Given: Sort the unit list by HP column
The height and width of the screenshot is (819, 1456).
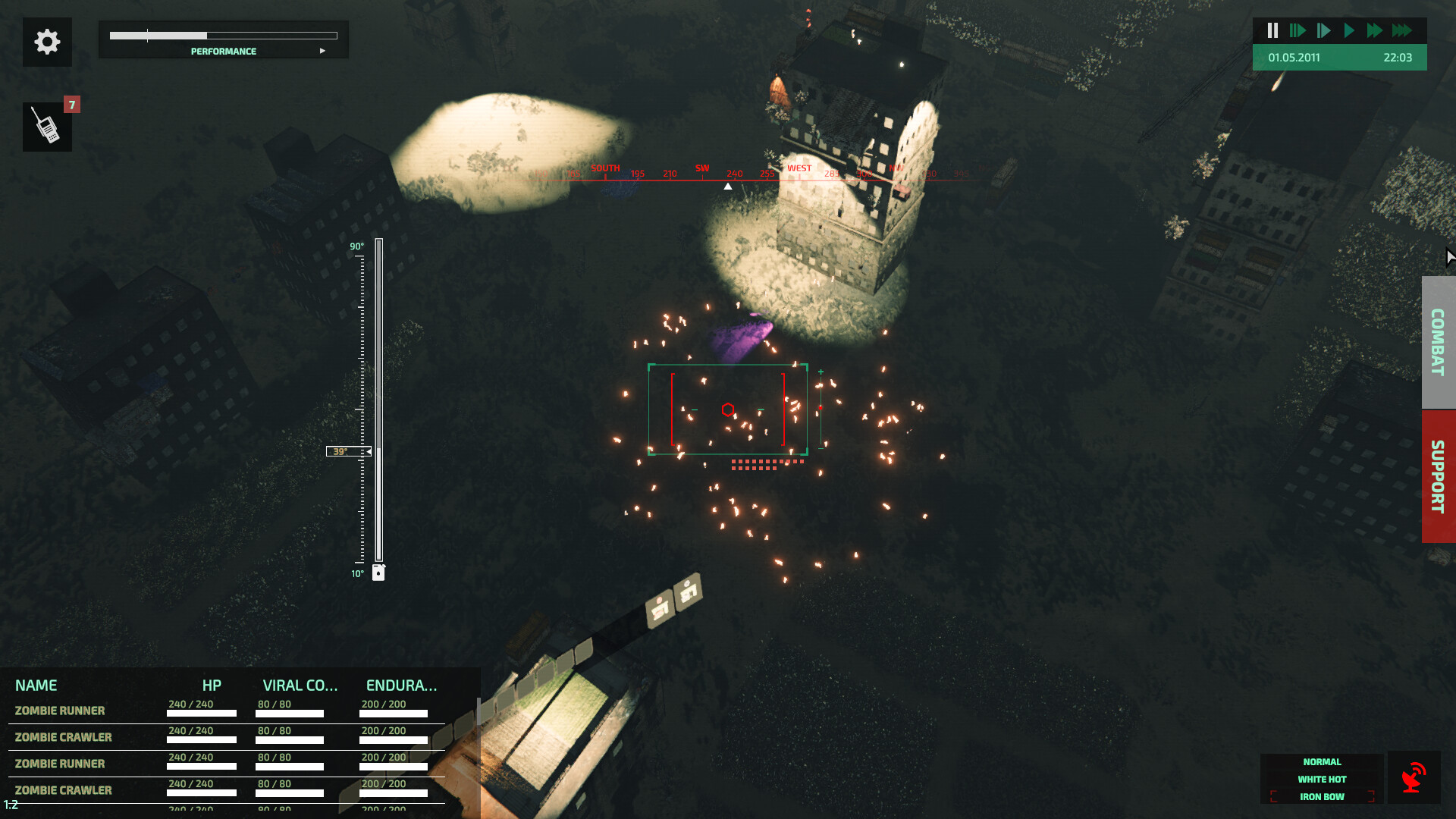Looking at the screenshot, I should (x=212, y=686).
